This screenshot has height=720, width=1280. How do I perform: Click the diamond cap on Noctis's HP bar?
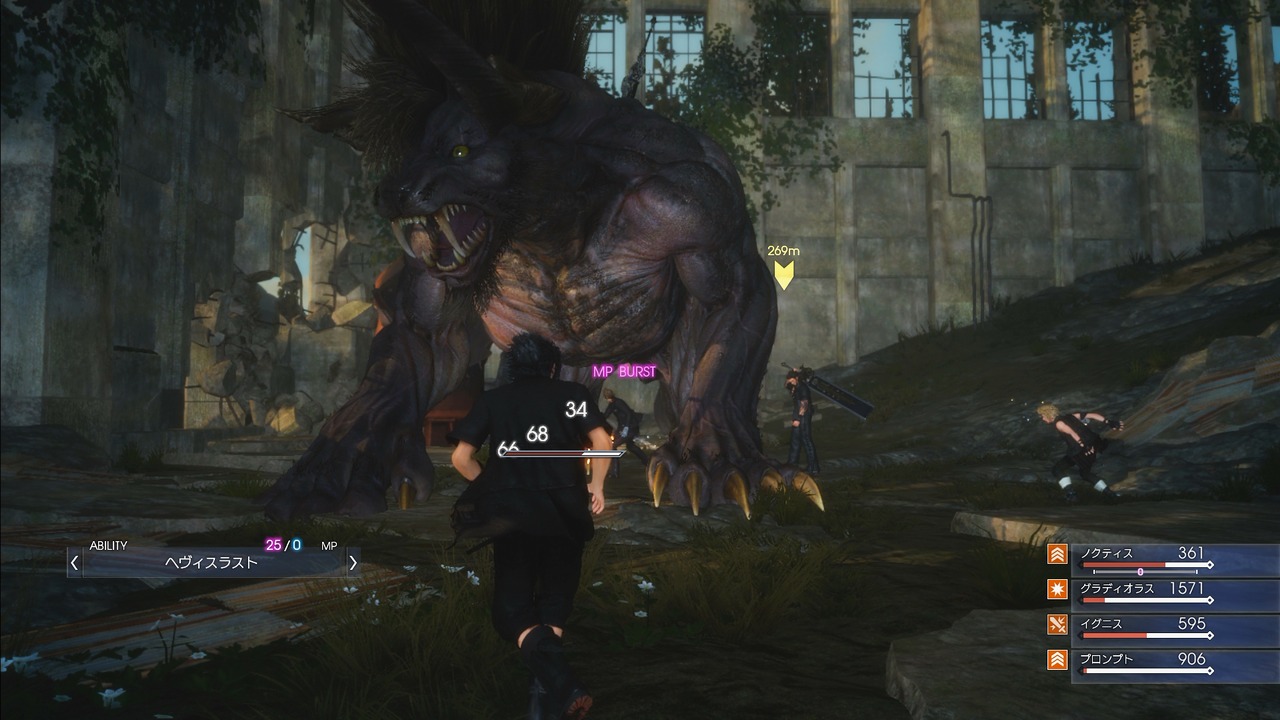click(1211, 565)
